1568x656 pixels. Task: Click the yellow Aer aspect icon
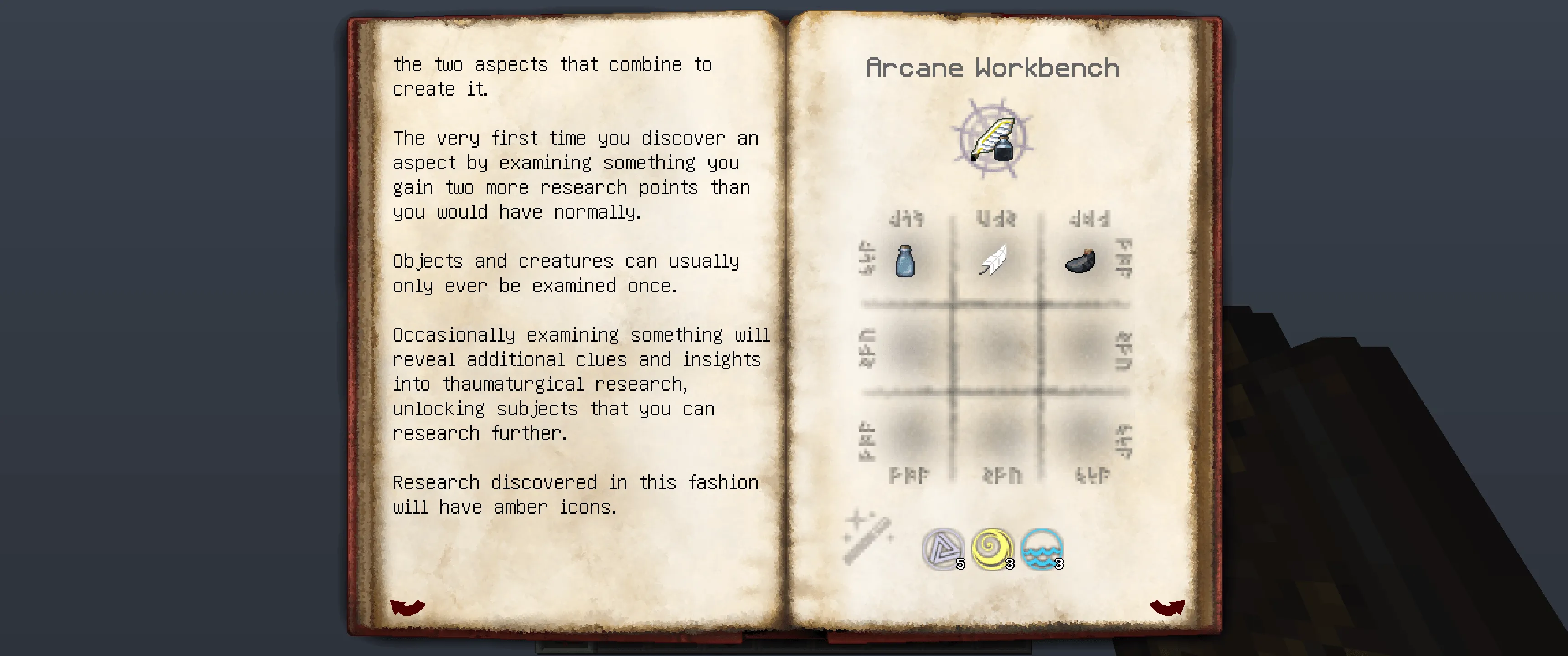[x=992, y=549]
